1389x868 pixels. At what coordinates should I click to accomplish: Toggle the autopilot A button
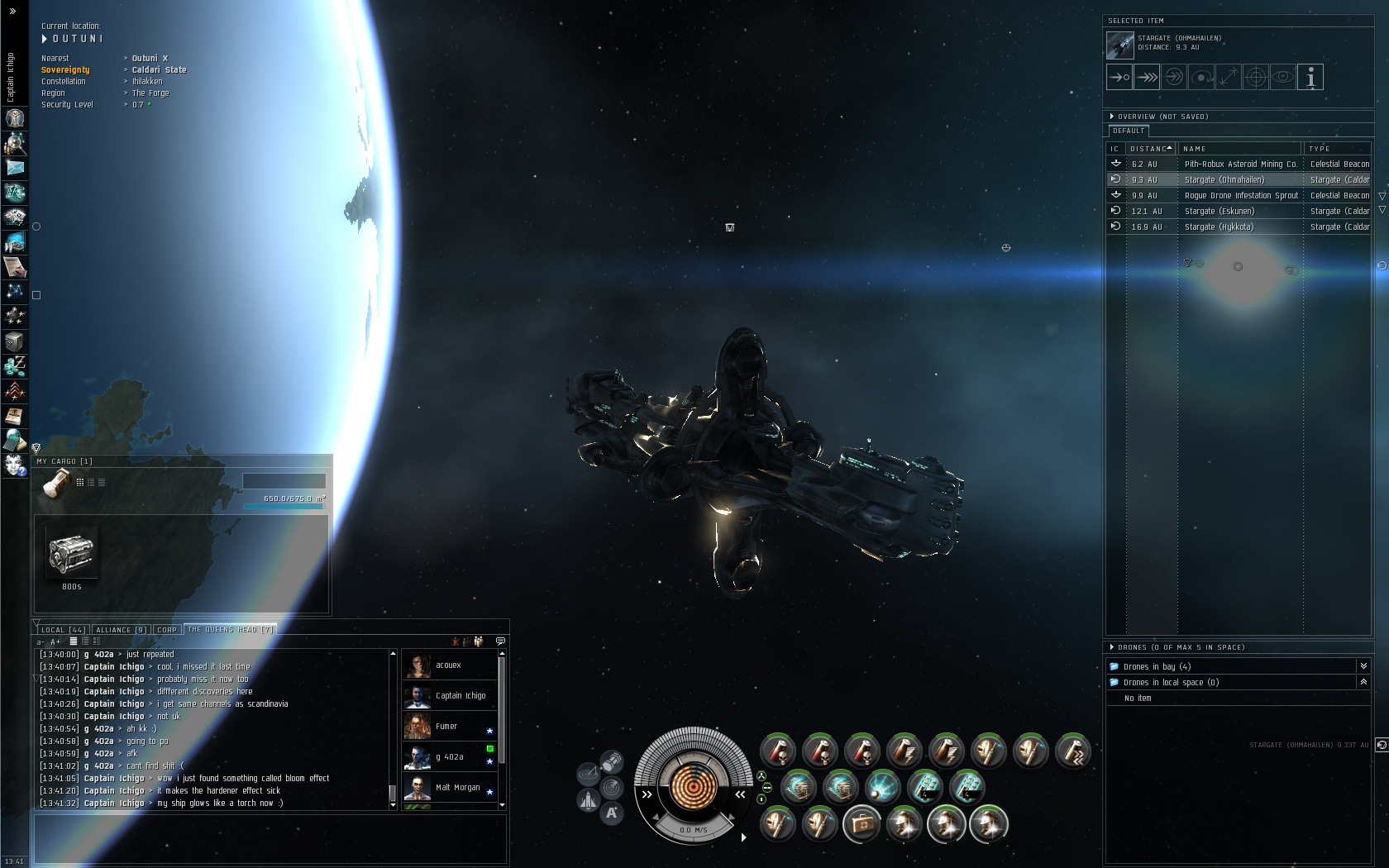coord(612,813)
